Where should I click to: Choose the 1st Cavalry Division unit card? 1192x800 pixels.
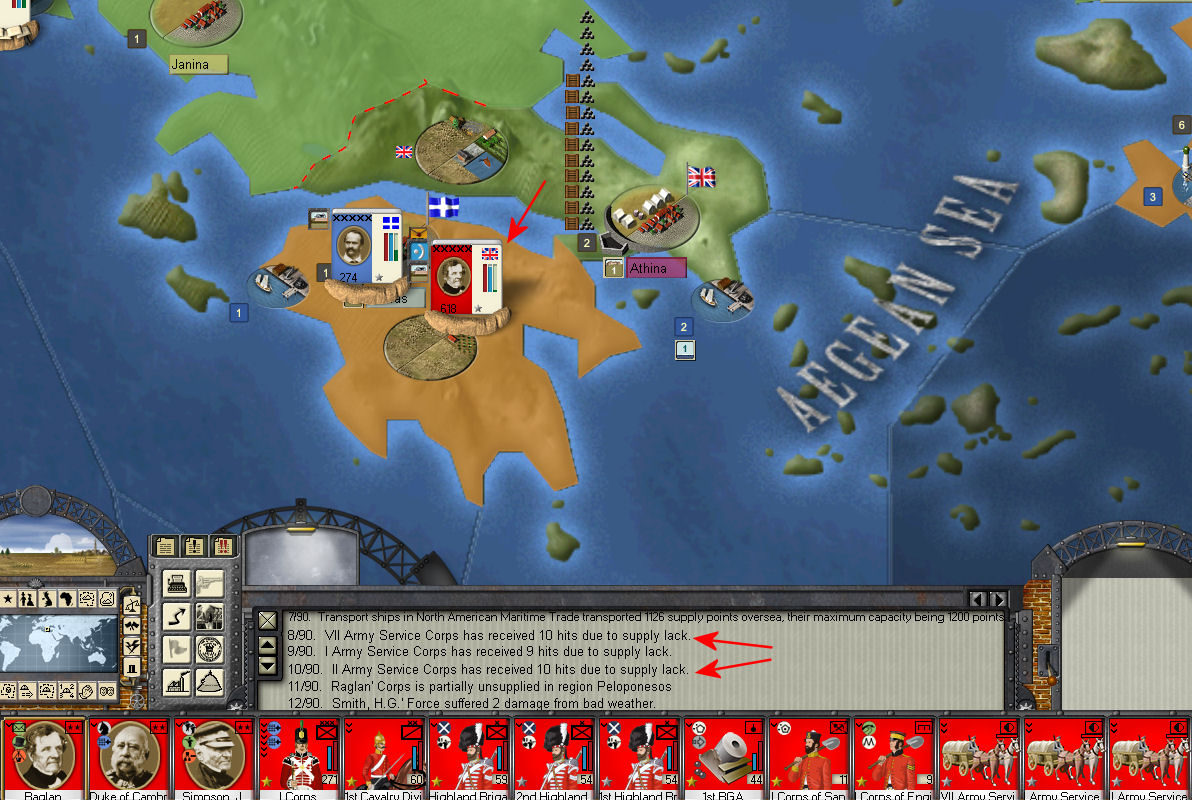click(x=384, y=758)
